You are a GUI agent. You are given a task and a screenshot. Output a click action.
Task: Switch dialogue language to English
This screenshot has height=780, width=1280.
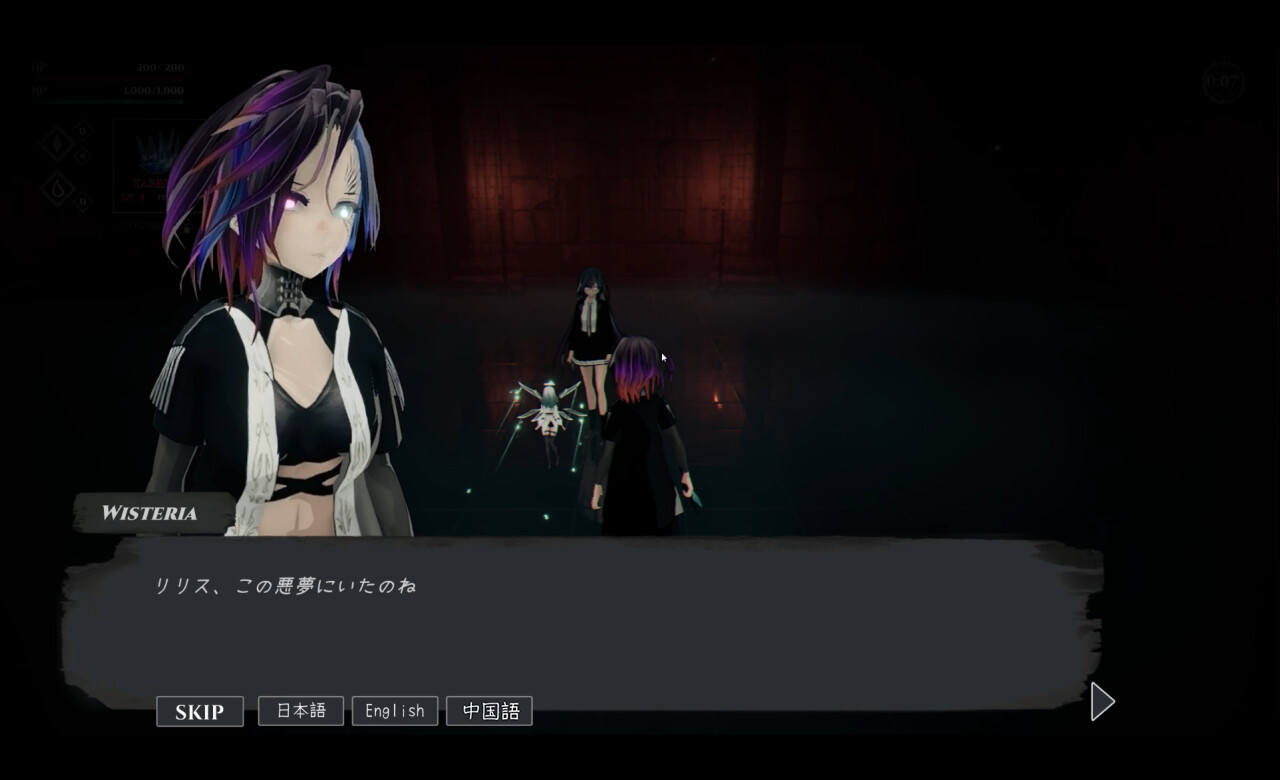[394, 710]
